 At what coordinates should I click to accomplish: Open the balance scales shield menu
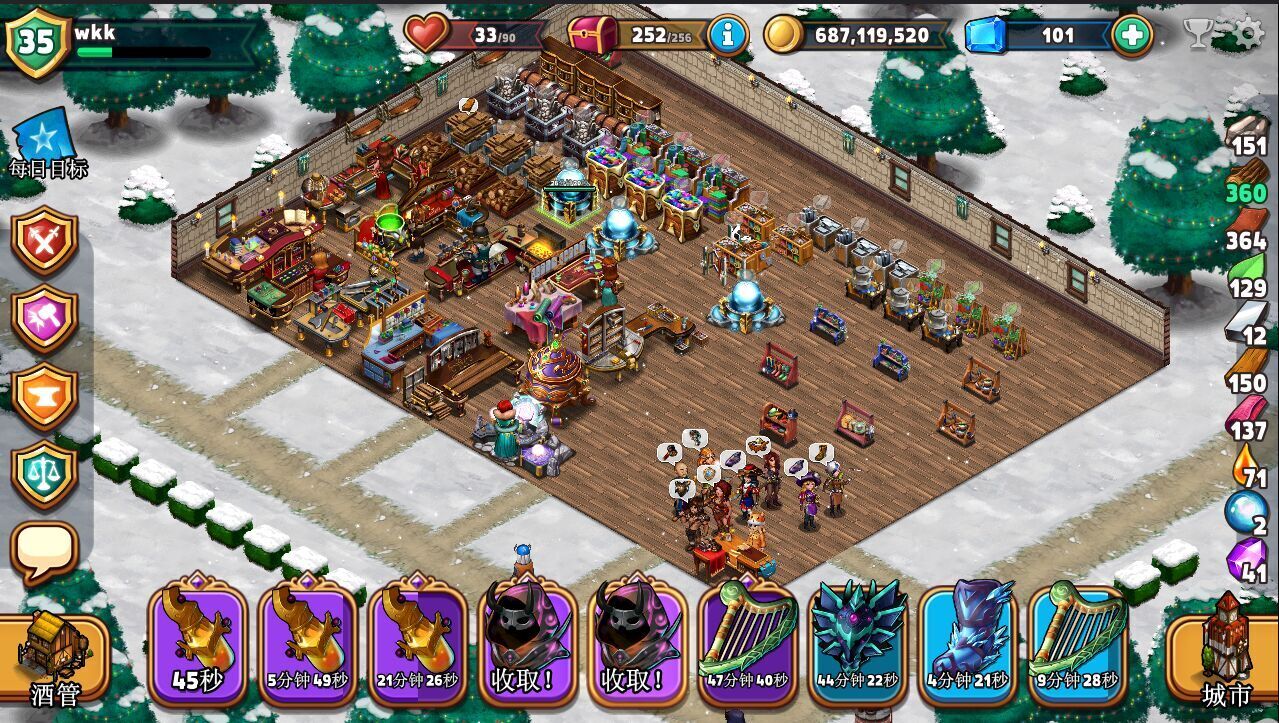tap(45, 474)
